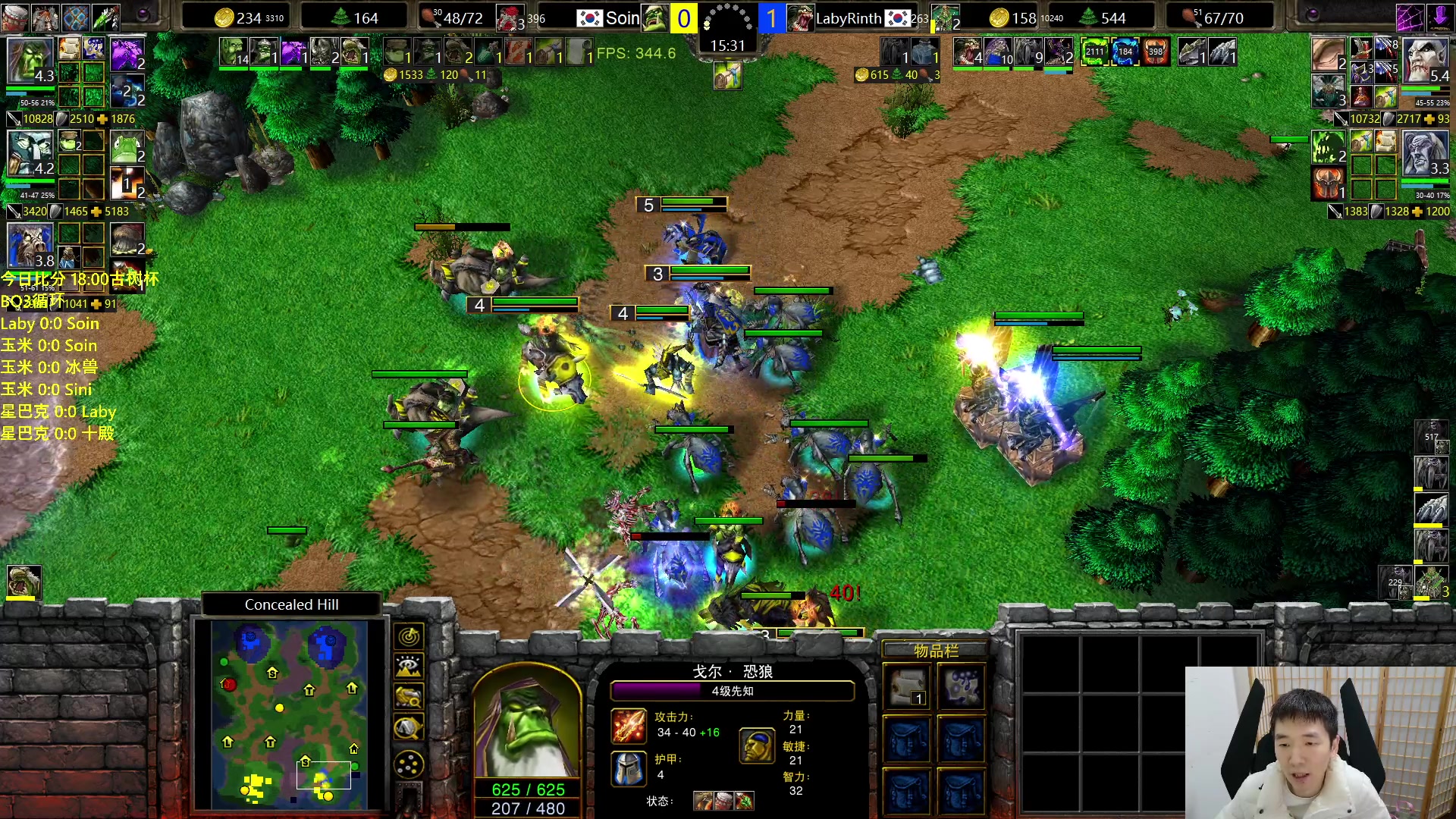Toggle the minimap terrain display button
The image size is (1456, 819).
[x=409, y=667]
